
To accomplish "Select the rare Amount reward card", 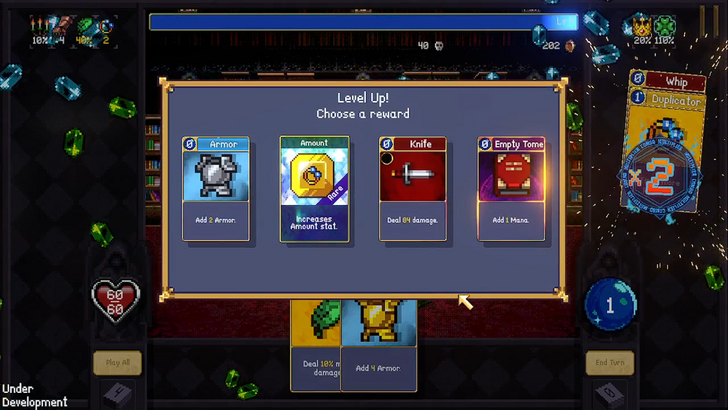I will coord(314,188).
